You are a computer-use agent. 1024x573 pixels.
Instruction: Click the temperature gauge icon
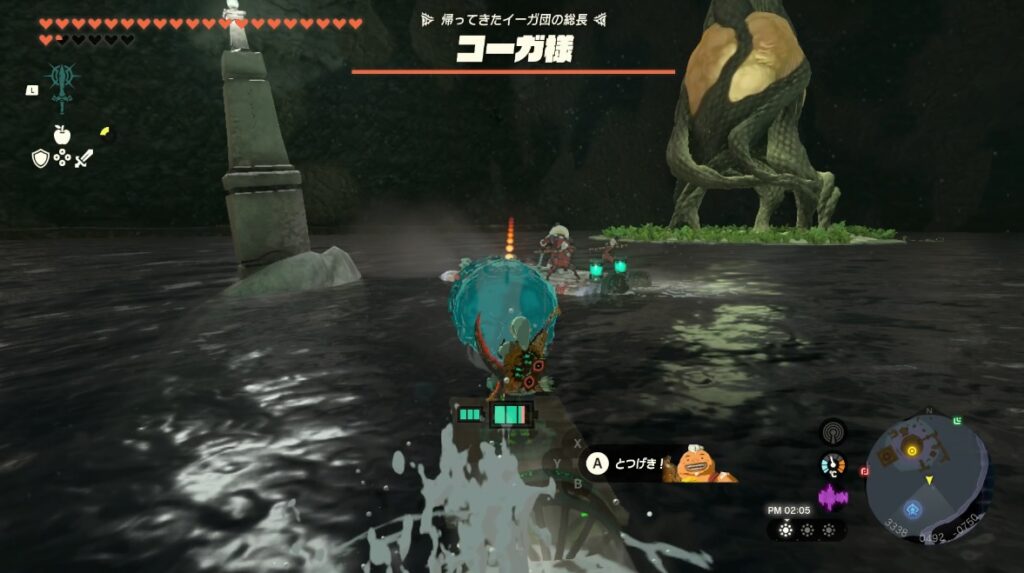[x=831, y=465]
